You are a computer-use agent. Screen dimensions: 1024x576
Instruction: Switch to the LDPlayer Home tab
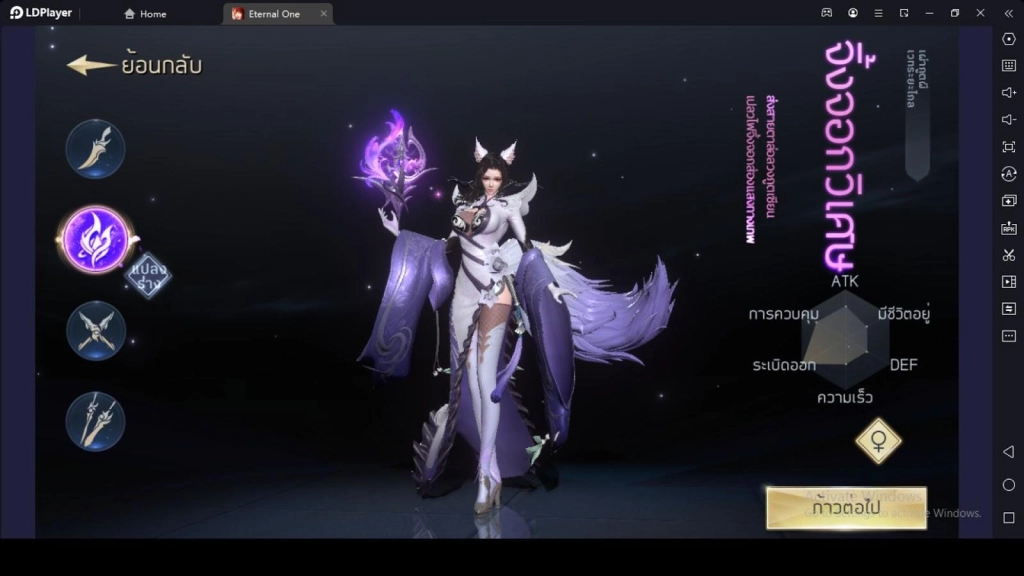(145, 14)
